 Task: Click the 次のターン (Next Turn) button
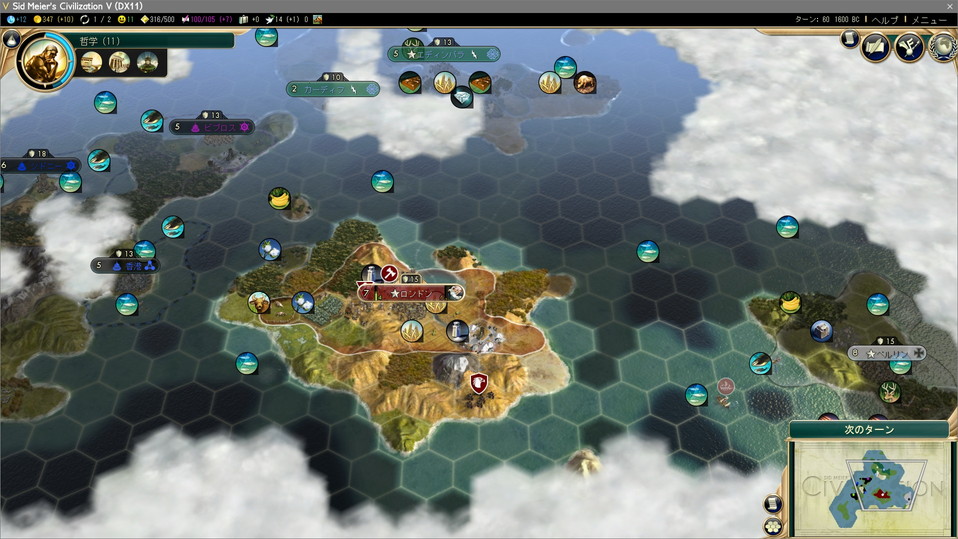[x=869, y=430]
